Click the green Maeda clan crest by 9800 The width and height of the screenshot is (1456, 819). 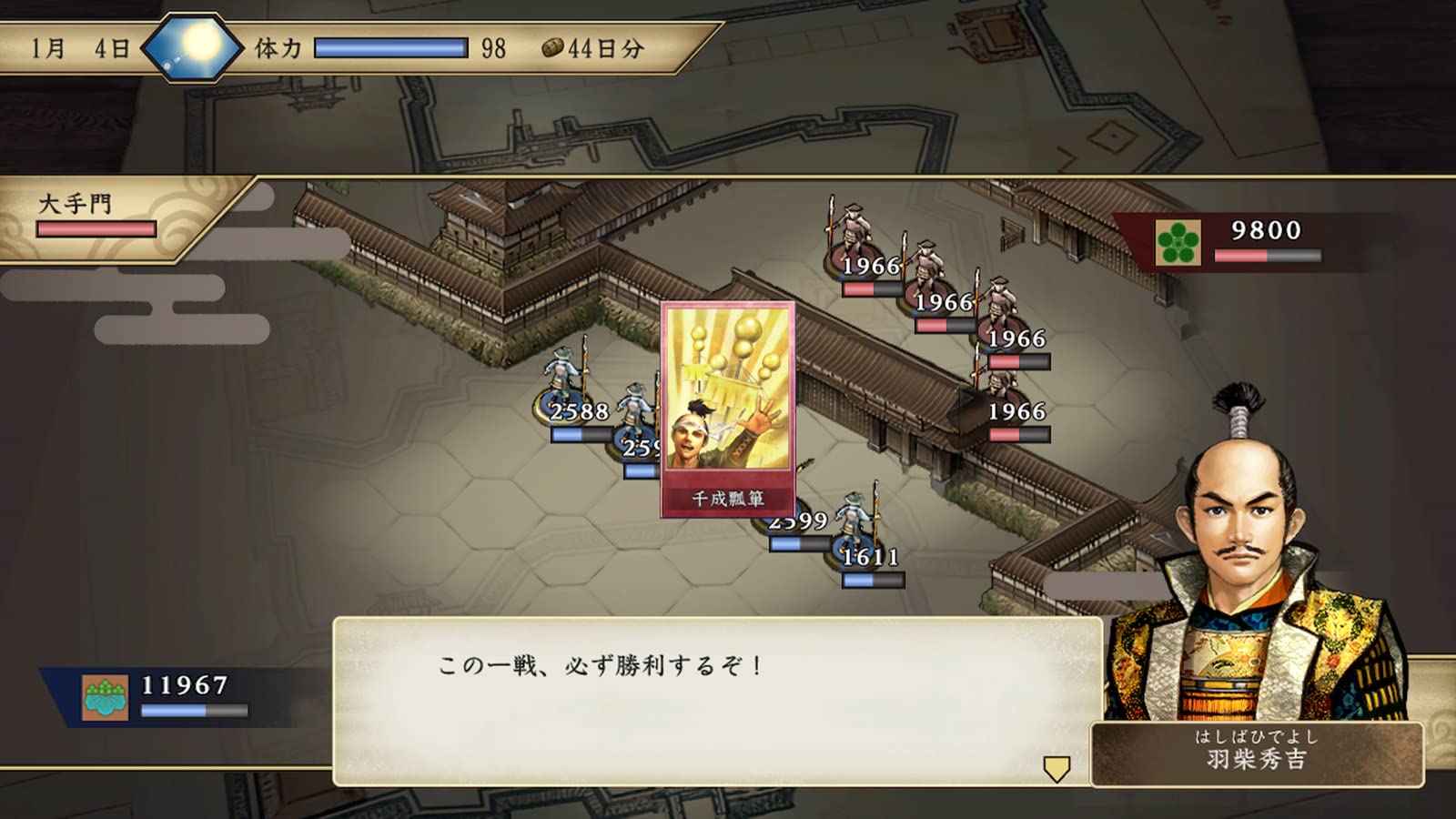[x=1178, y=243]
